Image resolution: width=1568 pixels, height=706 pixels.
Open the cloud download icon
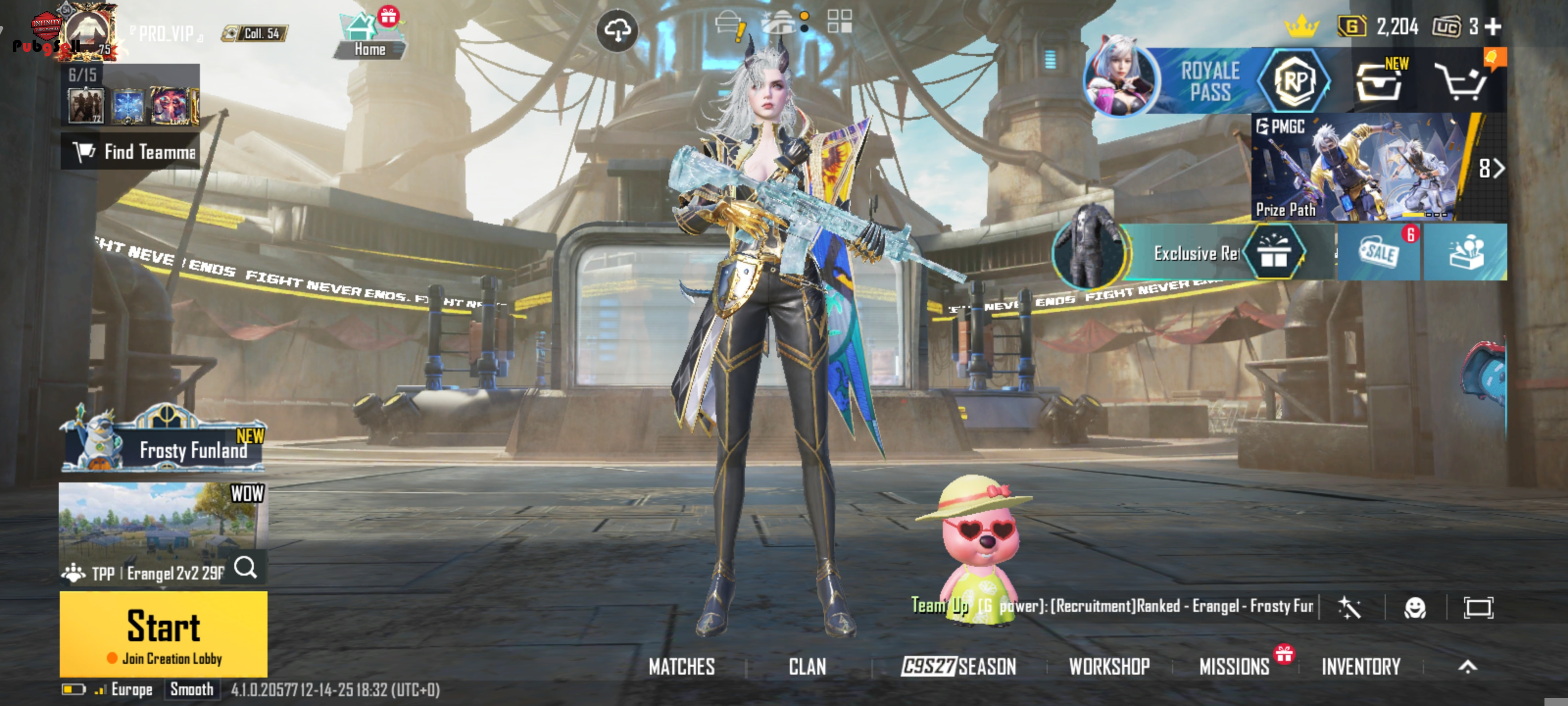(617, 30)
